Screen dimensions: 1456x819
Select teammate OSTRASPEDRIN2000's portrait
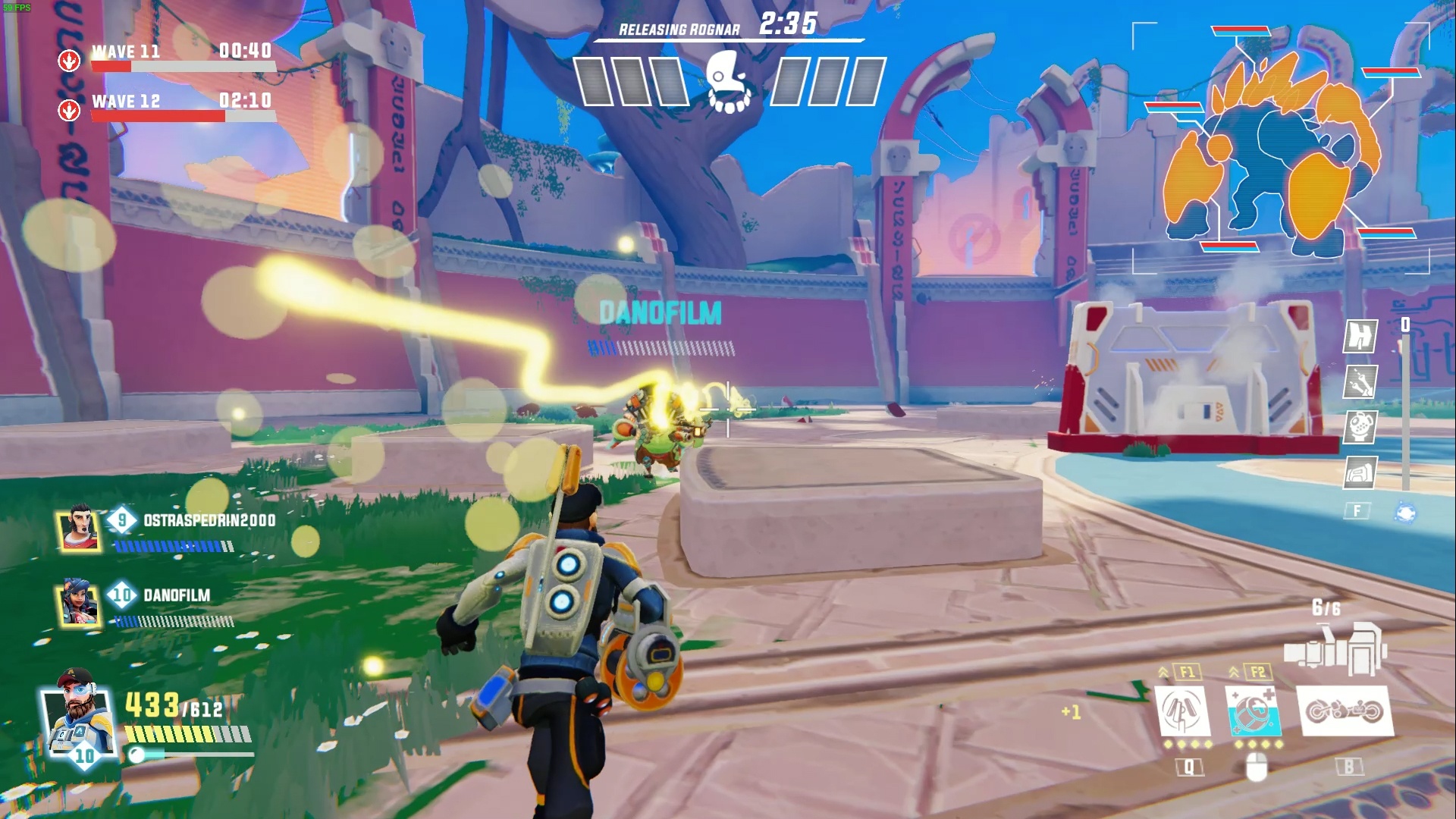pos(80,528)
